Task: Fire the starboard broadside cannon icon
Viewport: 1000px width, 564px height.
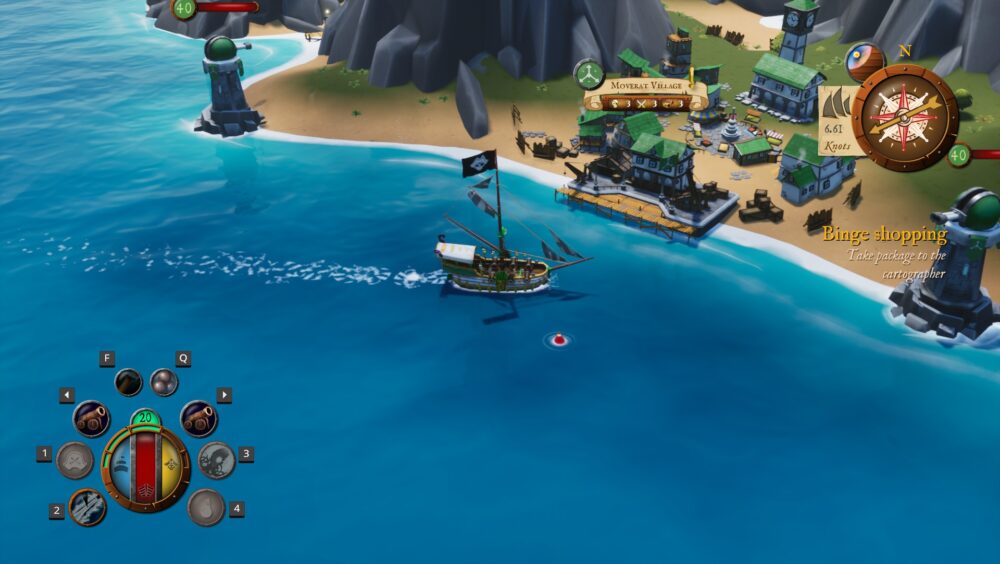Action: pos(198,418)
